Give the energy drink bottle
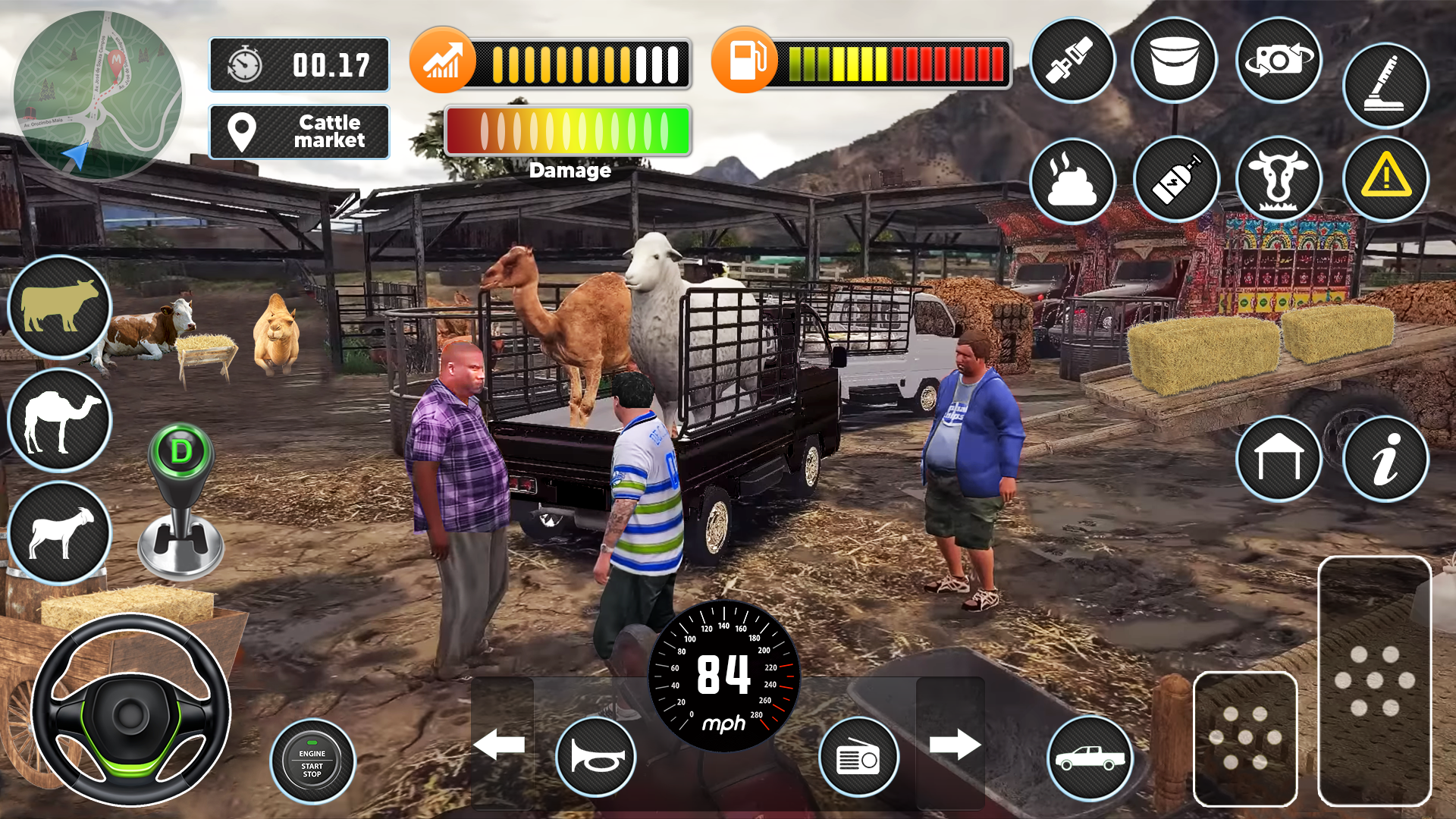 tap(1176, 179)
